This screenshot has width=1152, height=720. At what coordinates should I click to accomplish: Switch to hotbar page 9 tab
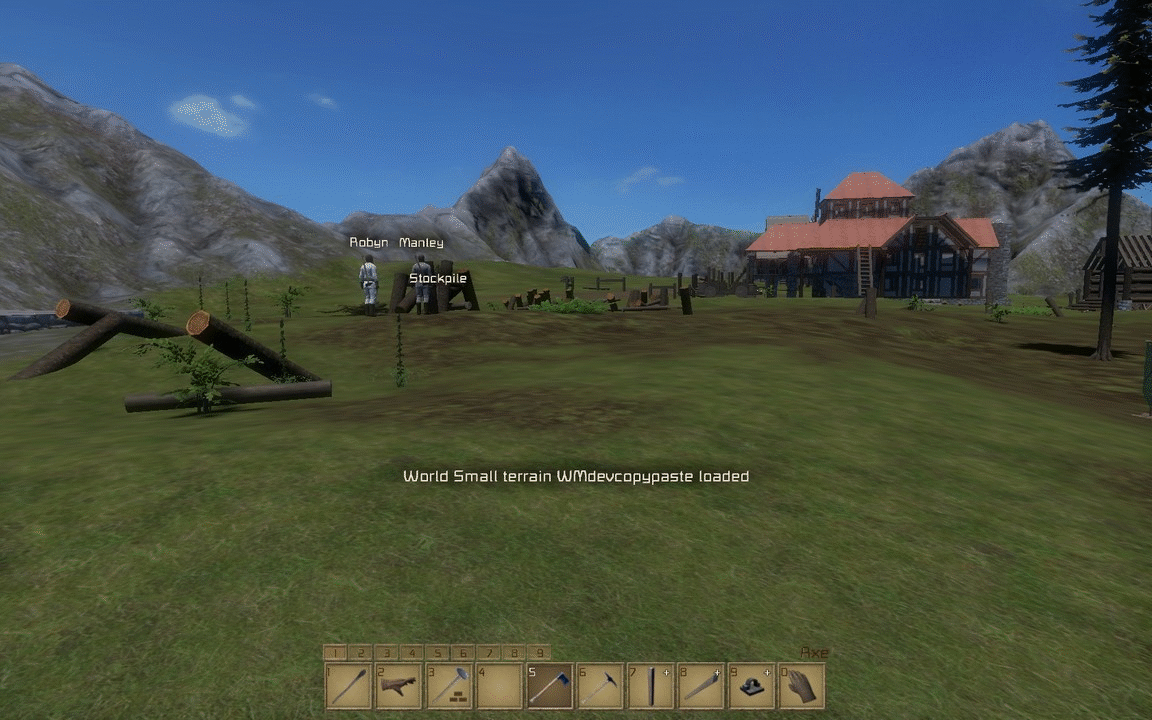click(539, 653)
